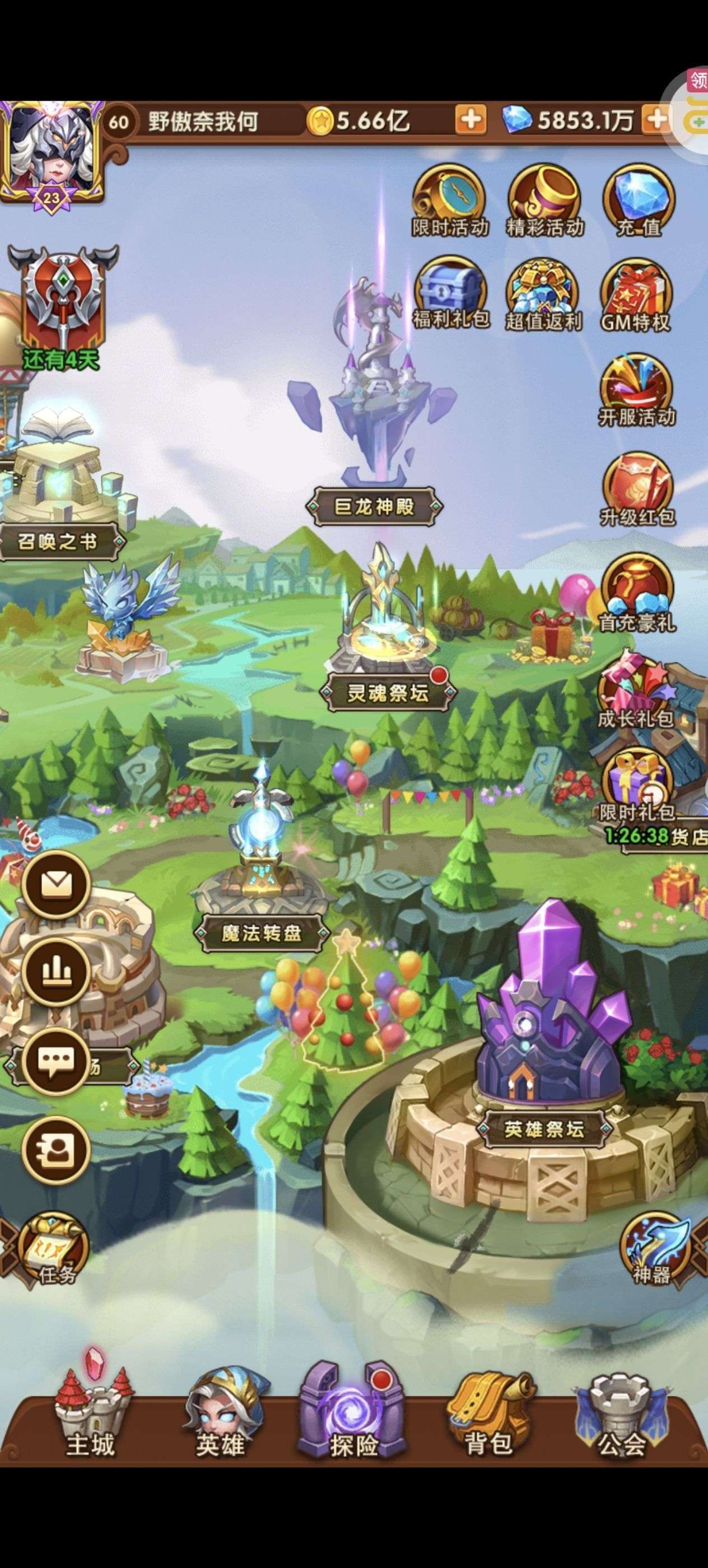Open the leaderboard ranking button
Screen dimensions: 708x1568
pos(56,973)
